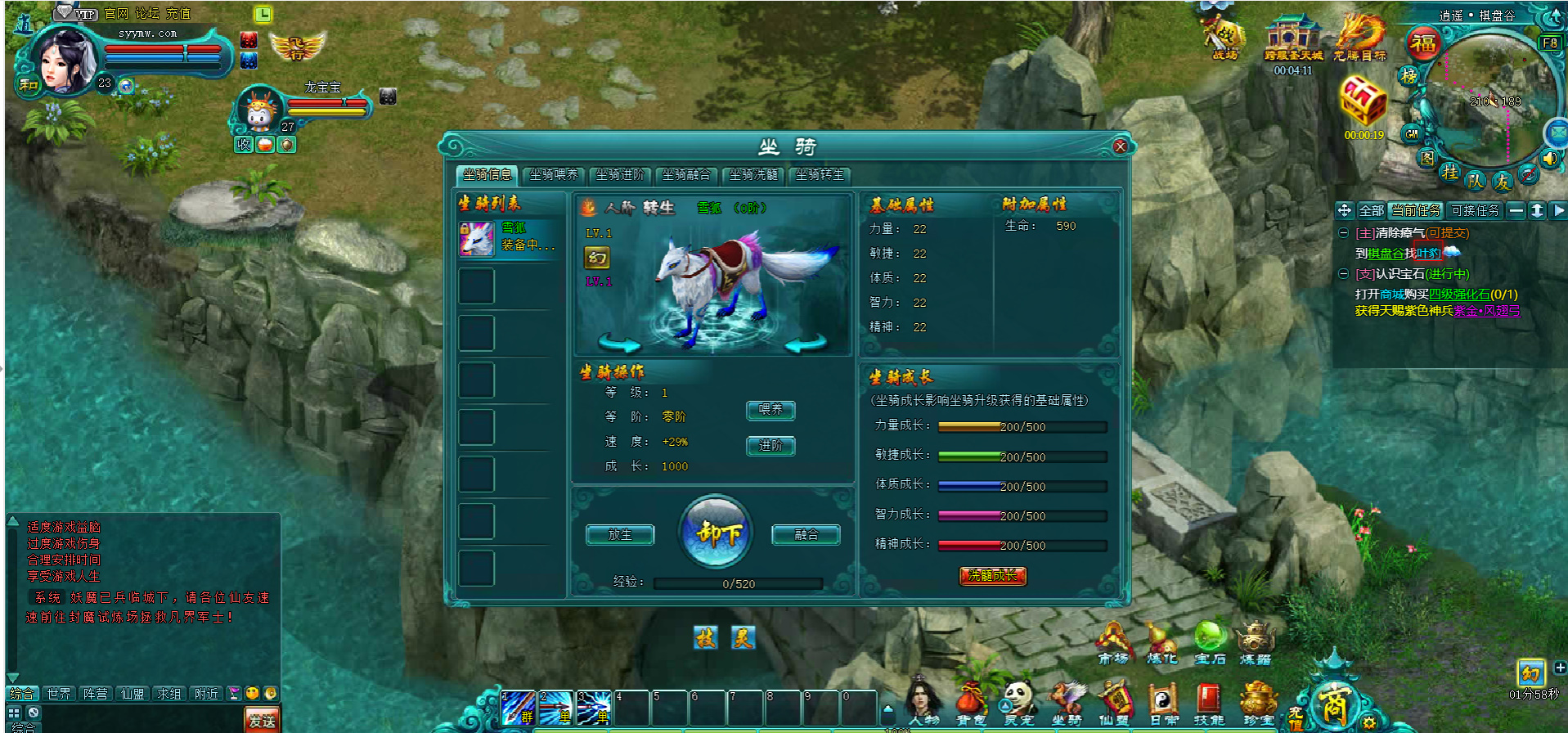Viewport: 1568px width, 733px height.
Task: Click the 喂养 feed button
Action: pyautogui.click(x=771, y=410)
